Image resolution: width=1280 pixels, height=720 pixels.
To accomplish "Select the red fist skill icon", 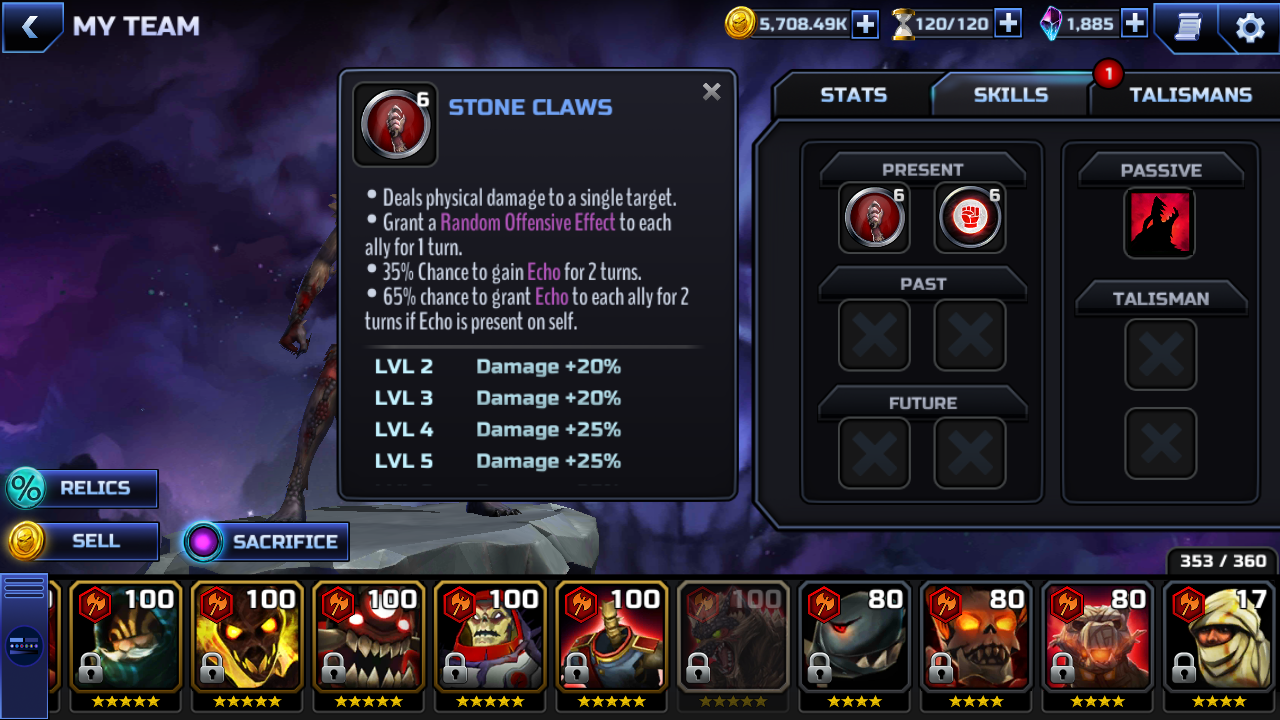I will tap(969, 217).
